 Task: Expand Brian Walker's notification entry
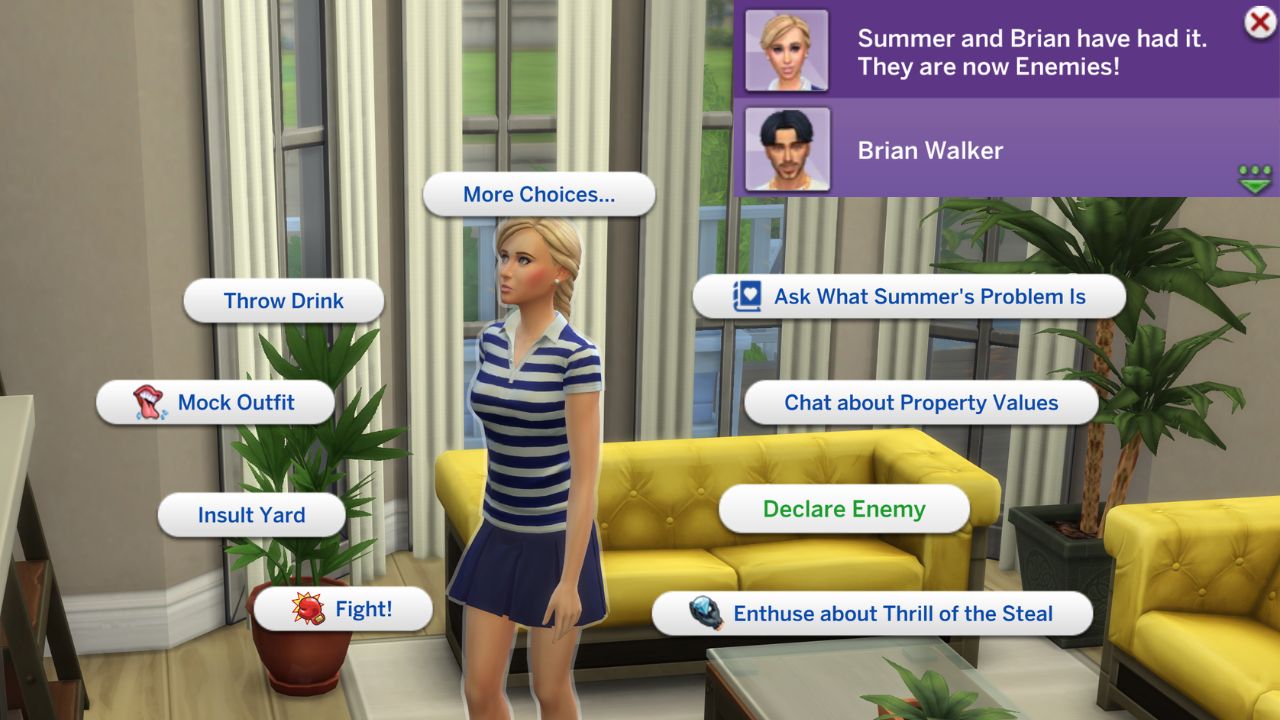pos(1000,151)
